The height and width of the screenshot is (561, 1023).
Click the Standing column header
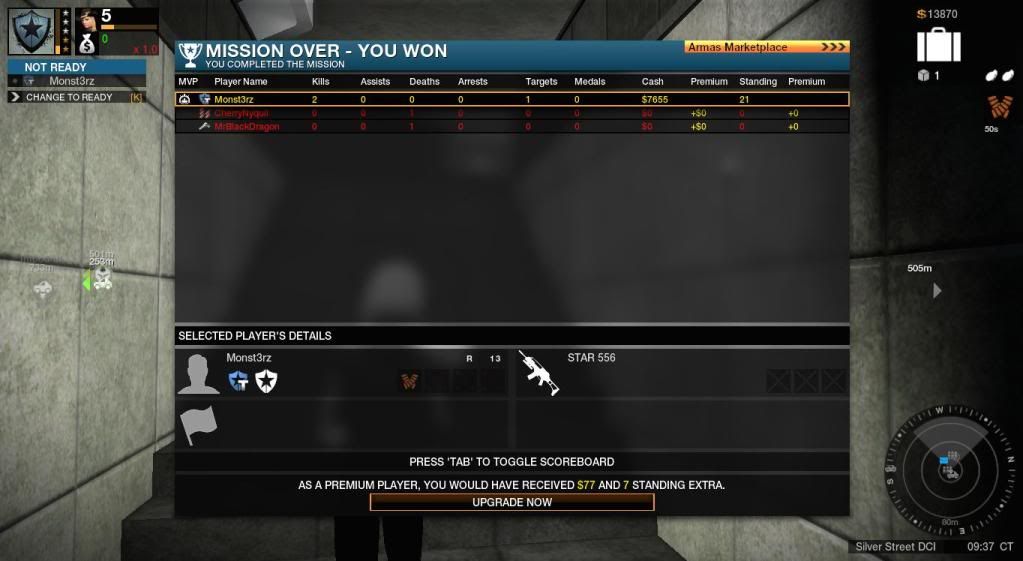pos(757,82)
